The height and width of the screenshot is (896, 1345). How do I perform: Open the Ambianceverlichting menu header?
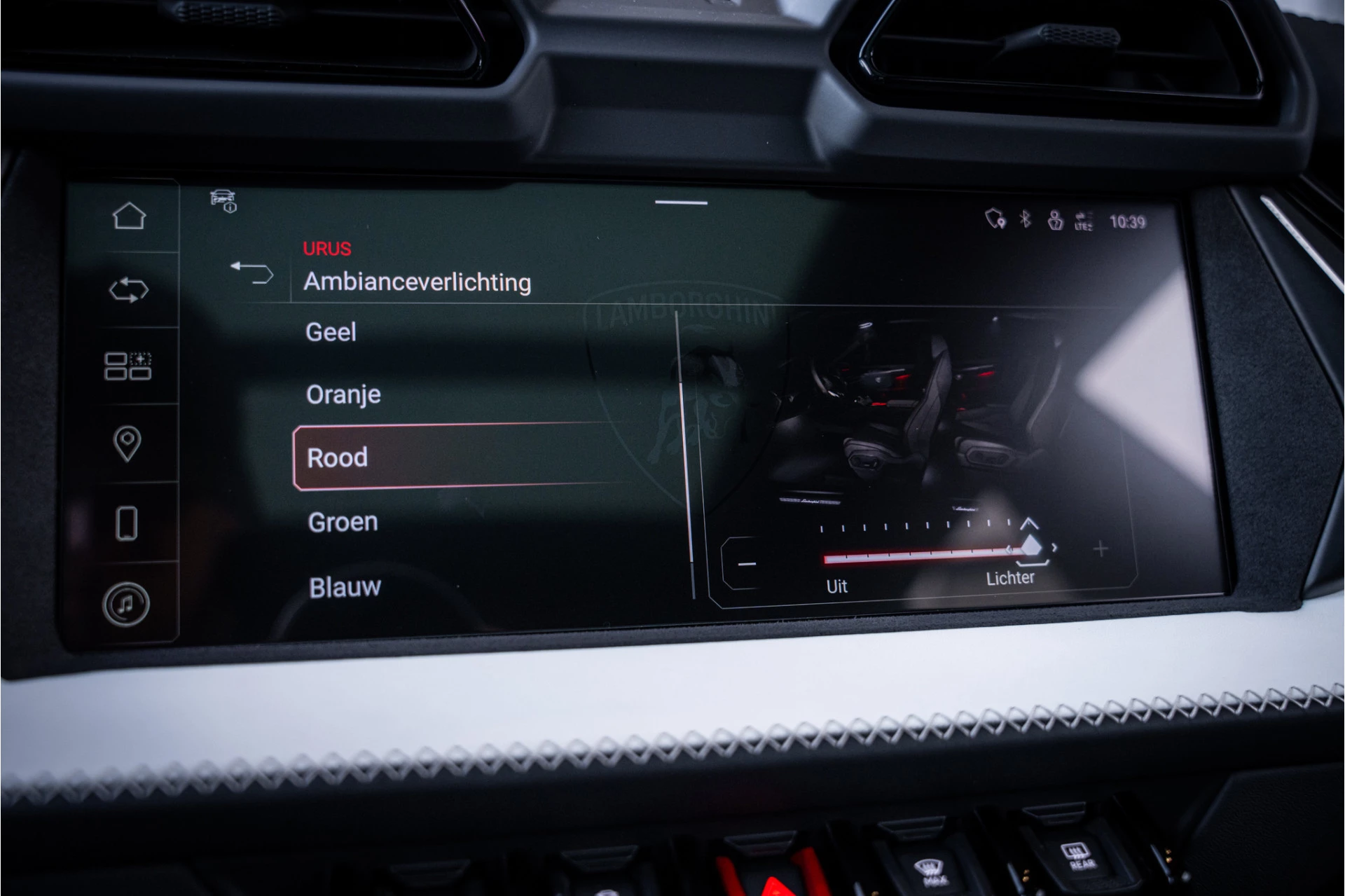[418, 282]
